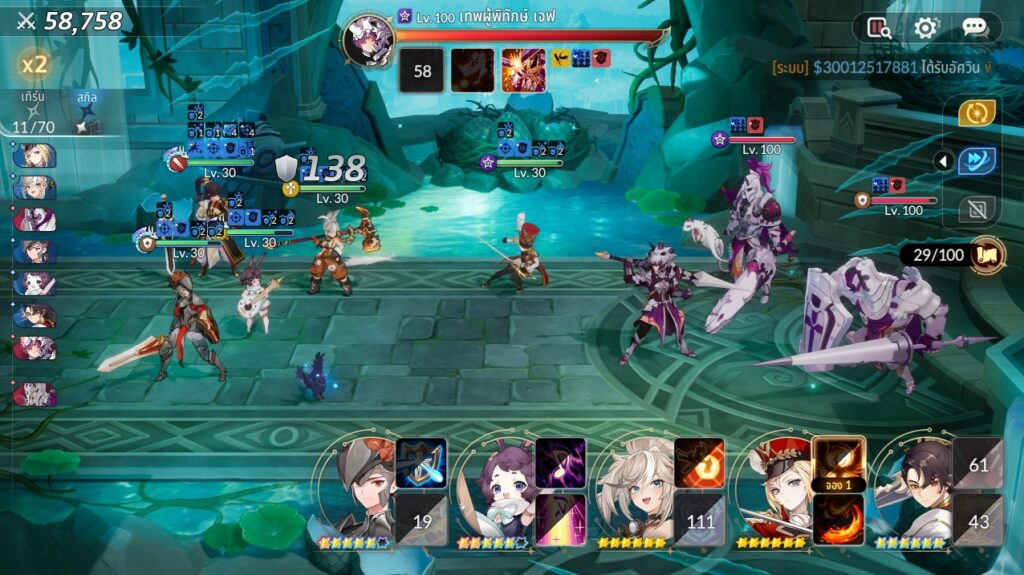Use the bunny-eared girl's purple slash skill
This screenshot has width=1024, height=575.
coord(560,463)
